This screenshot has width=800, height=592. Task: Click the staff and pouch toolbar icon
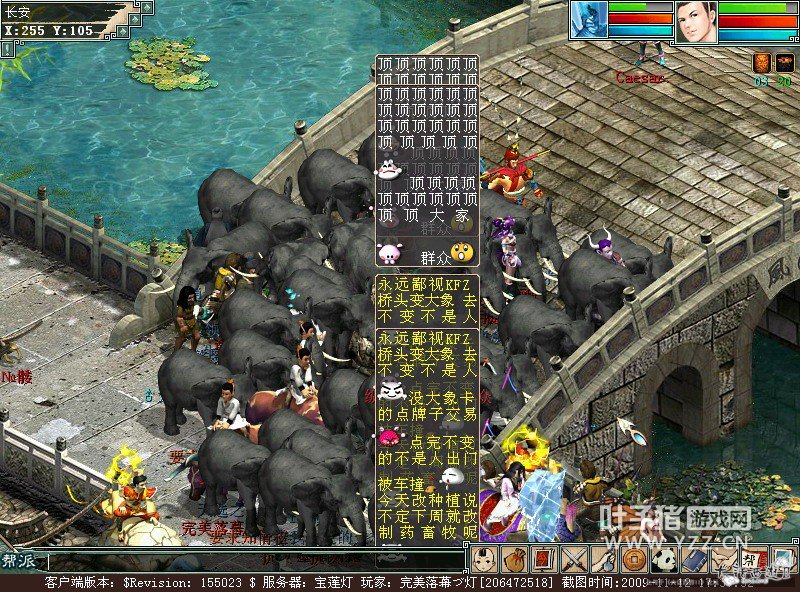click(x=604, y=559)
